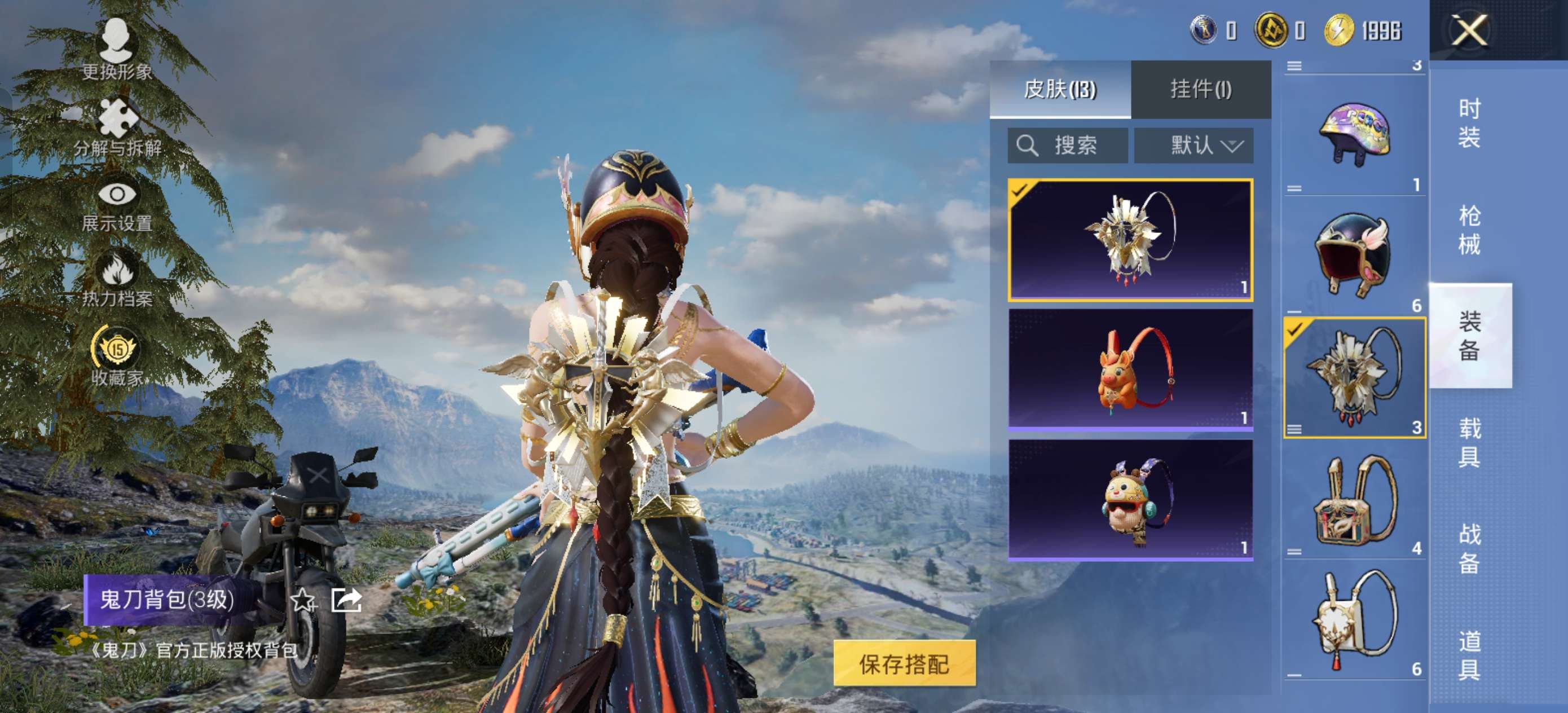Open the 热力档案 flame archive
This screenshot has width=1568, height=713.
117,280
